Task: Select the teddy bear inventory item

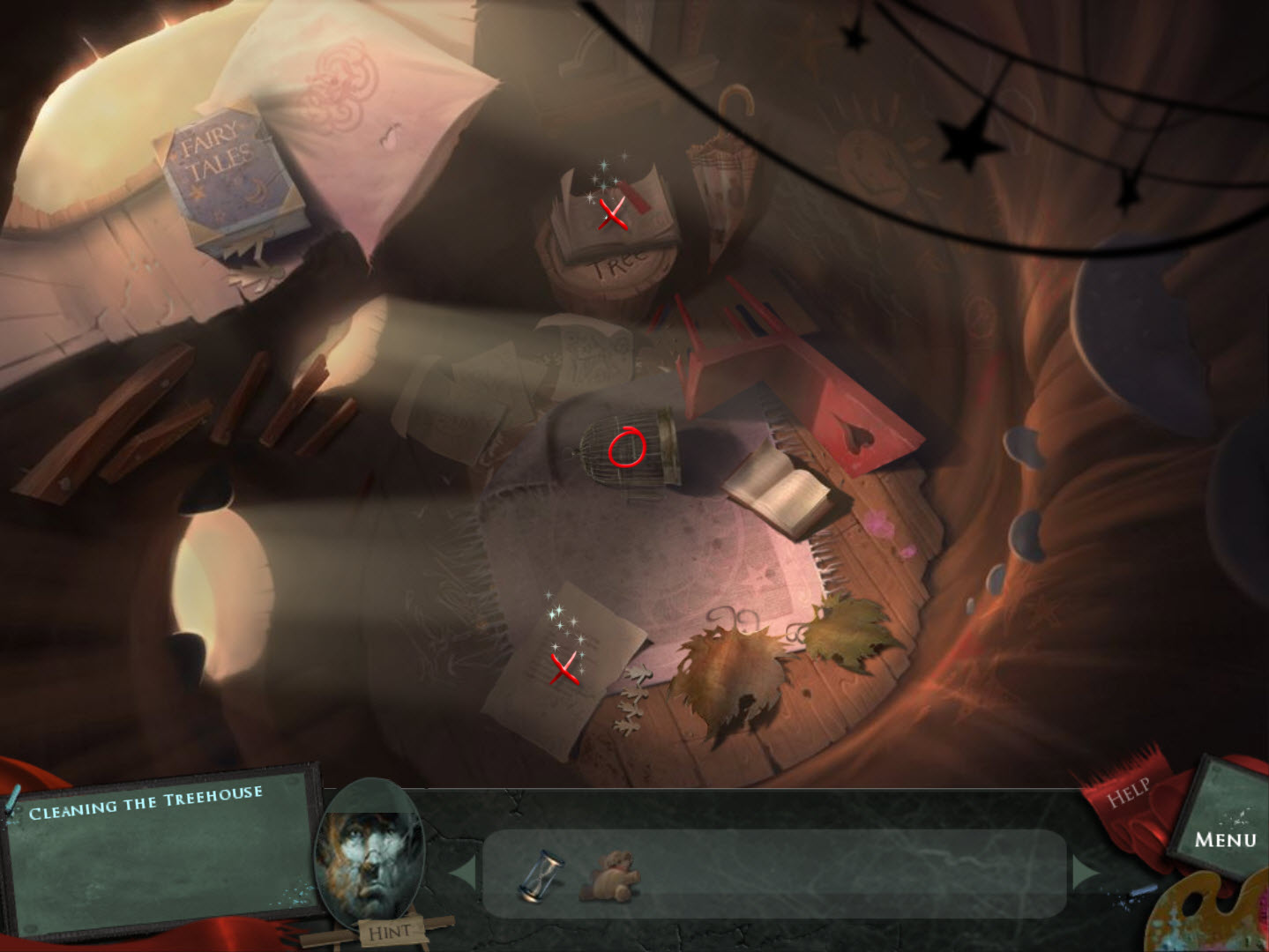Action: point(609,876)
